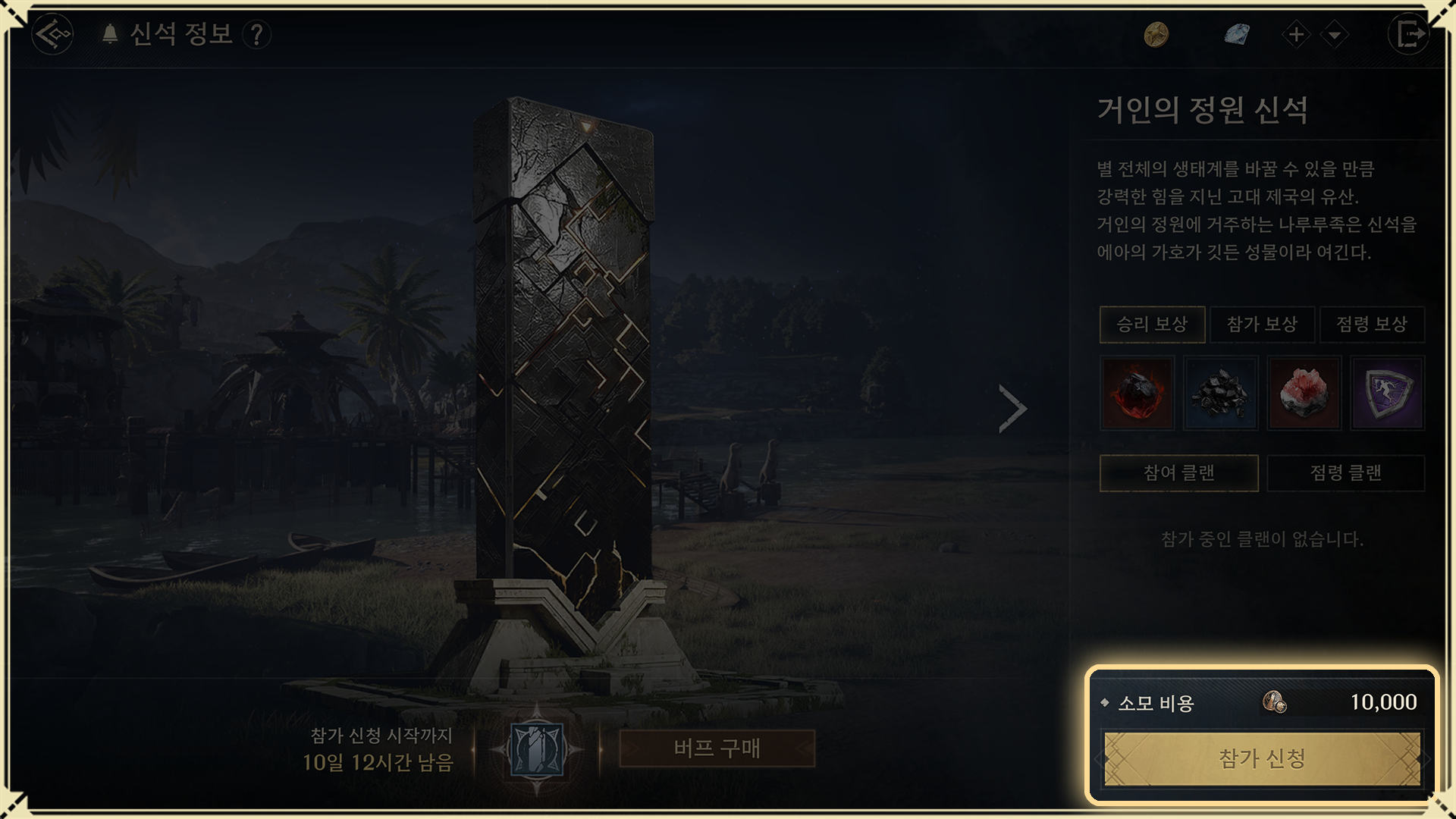Screen dimensions: 1456x819
Task: Switch to the 점령 보상 tab
Action: point(1372,325)
